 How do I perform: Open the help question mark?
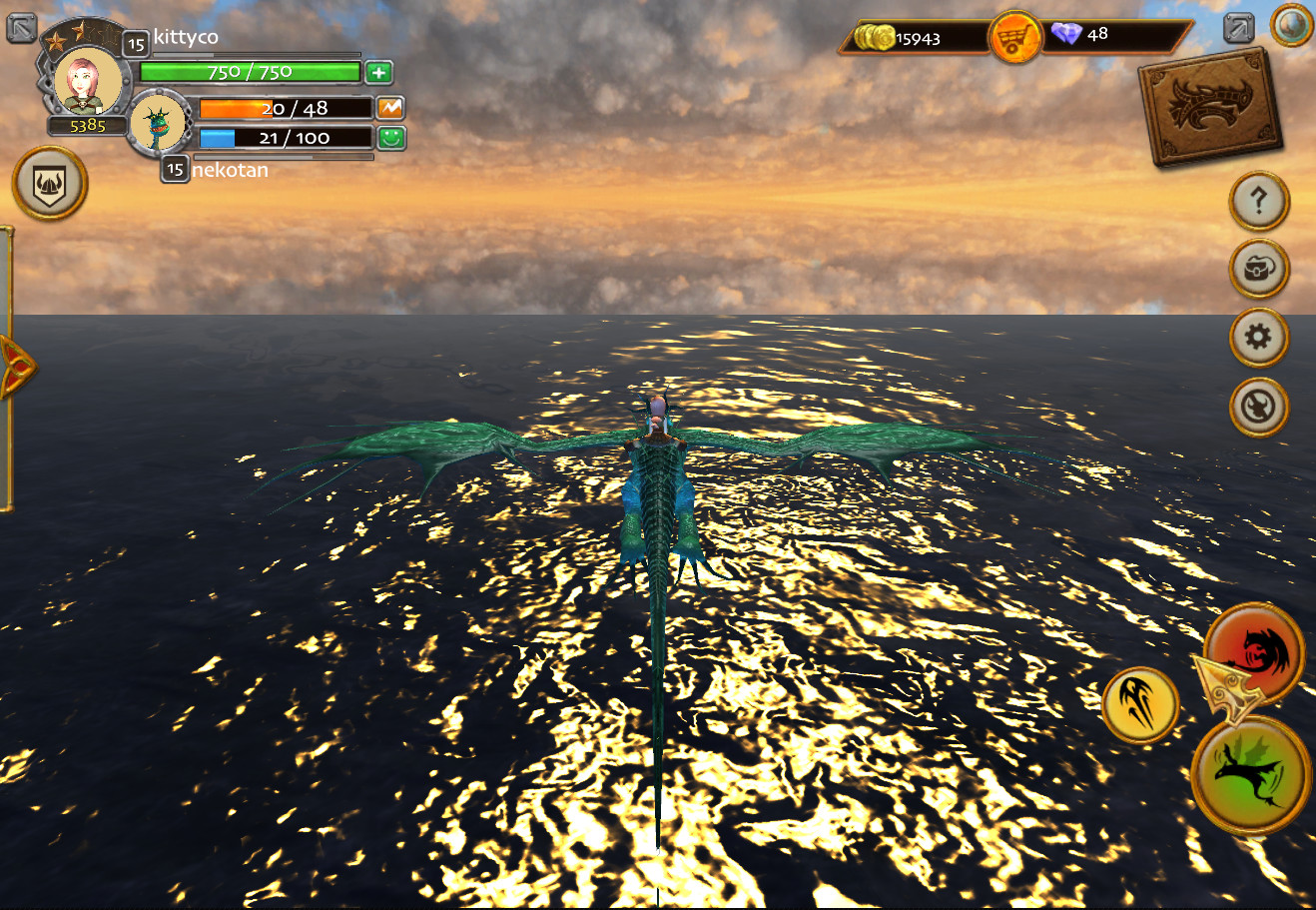point(1257,199)
